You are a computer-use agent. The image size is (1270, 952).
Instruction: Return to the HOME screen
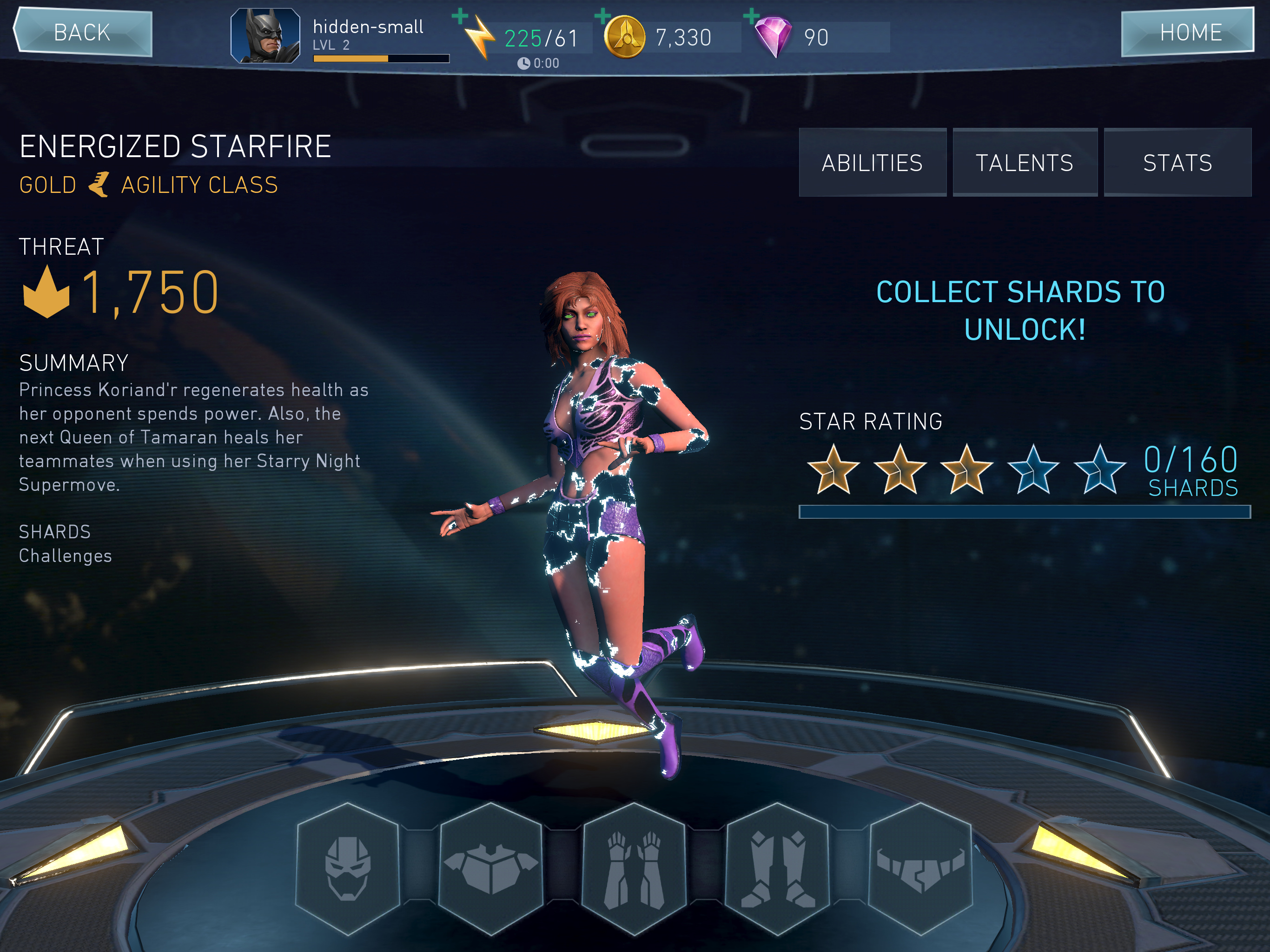[1187, 33]
